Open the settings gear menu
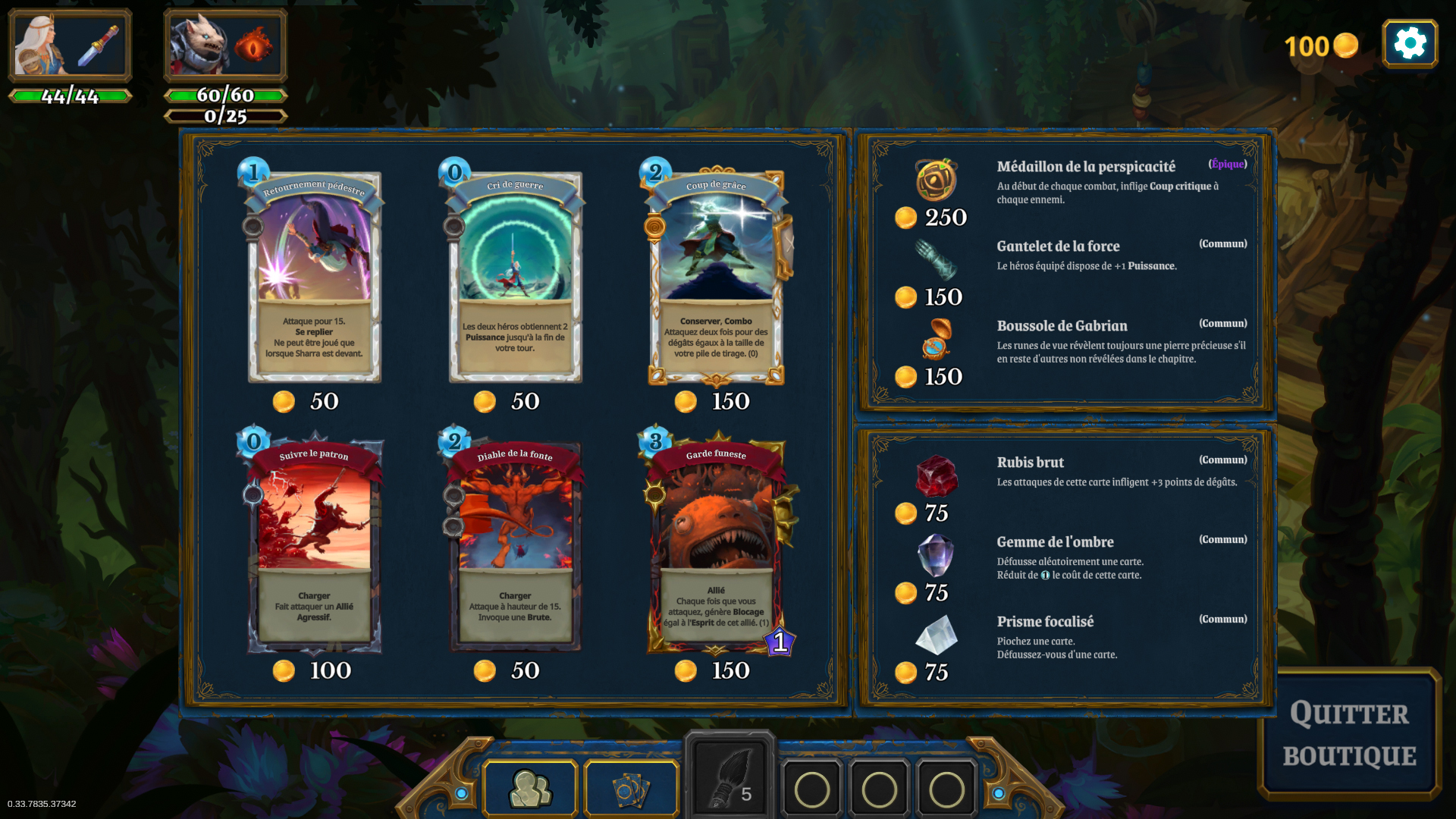Screen dimensions: 1456x819 [1409, 44]
